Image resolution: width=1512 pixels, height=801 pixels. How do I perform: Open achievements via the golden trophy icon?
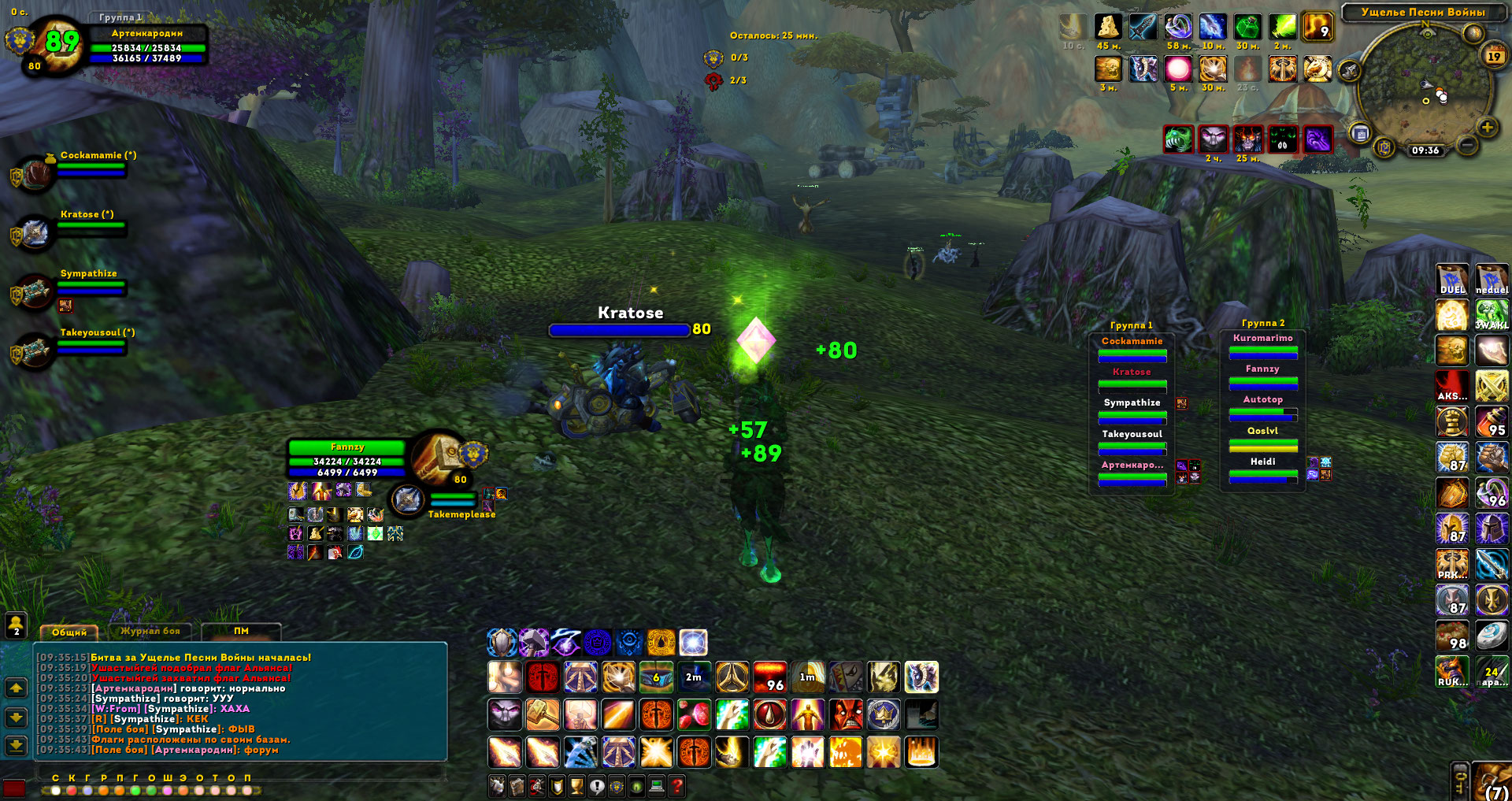tap(577, 785)
